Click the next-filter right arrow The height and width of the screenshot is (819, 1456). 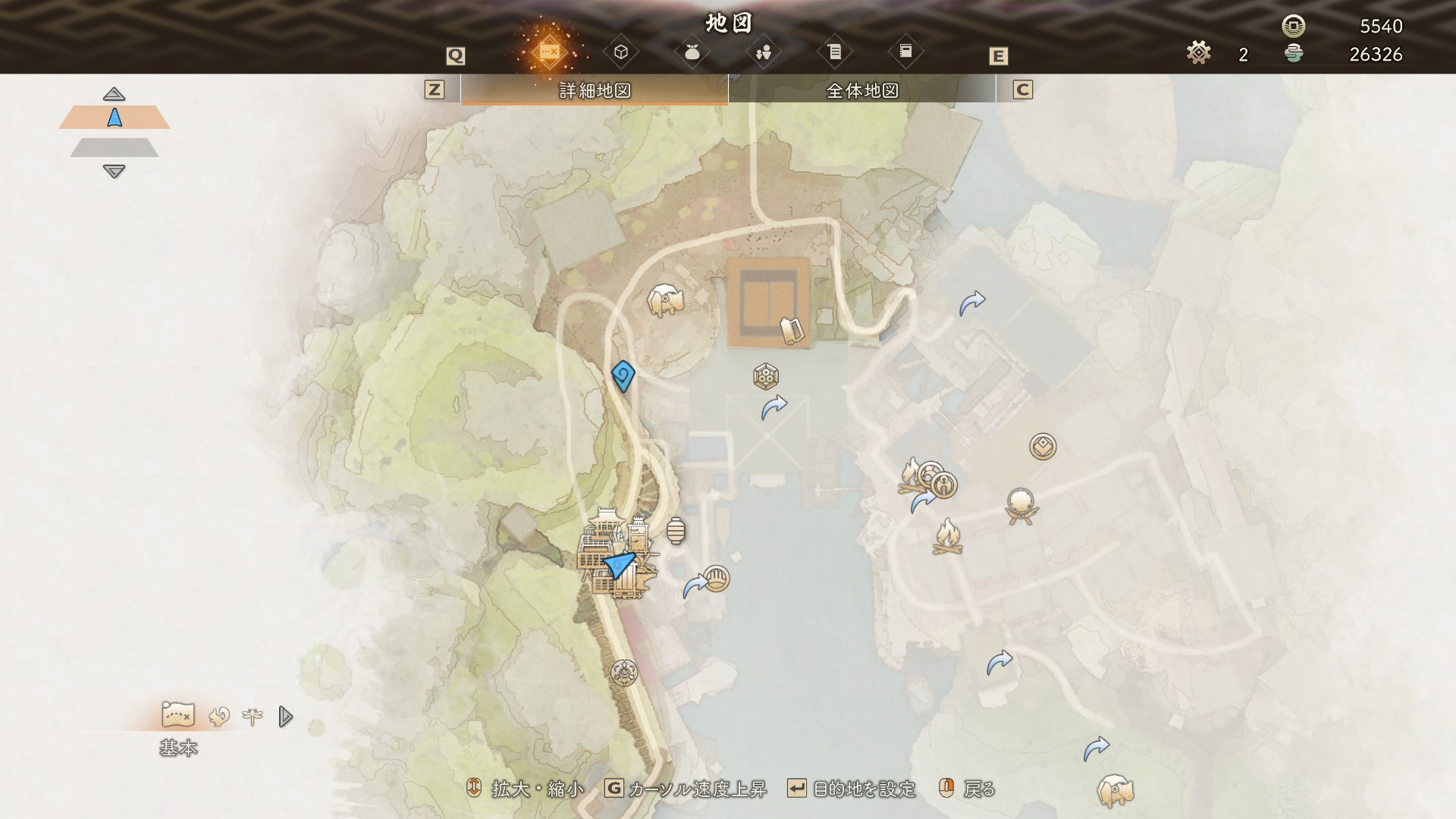285,716
